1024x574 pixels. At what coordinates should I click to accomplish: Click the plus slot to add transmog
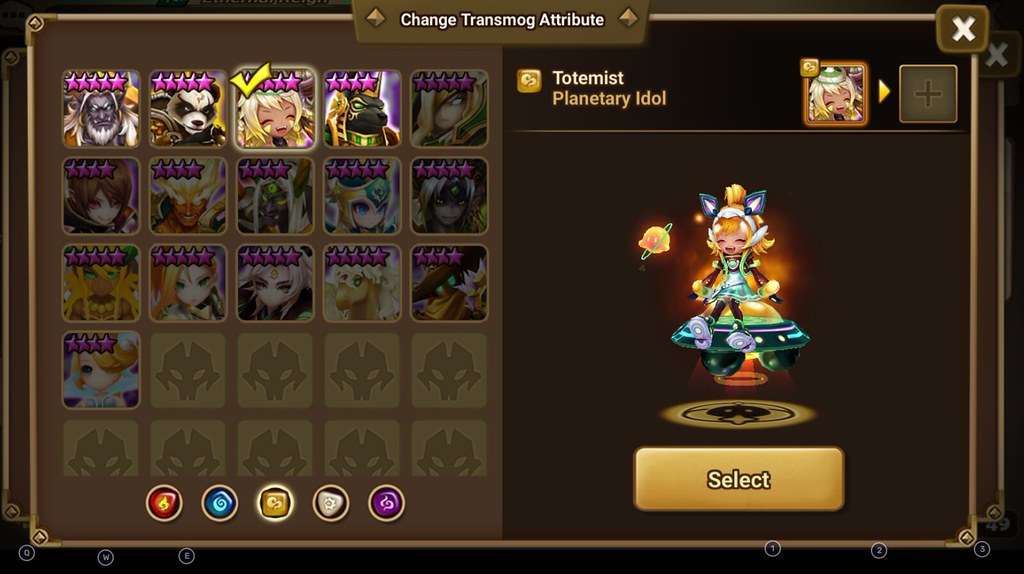click(x=928, y=94)
